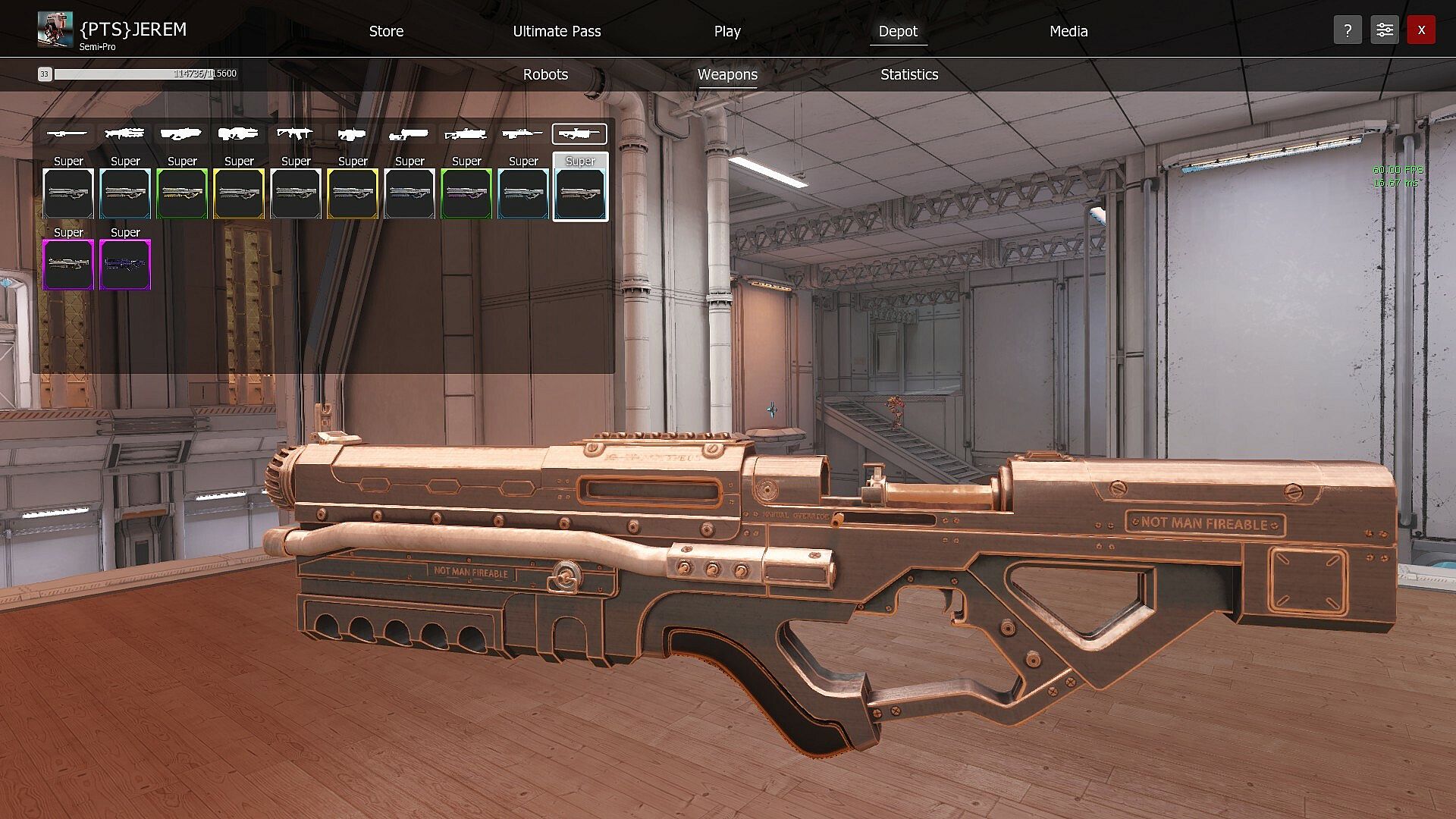Click the currently highlighted Super skin tile
This screenshot has height=819, width=1456.
[580, 193]
